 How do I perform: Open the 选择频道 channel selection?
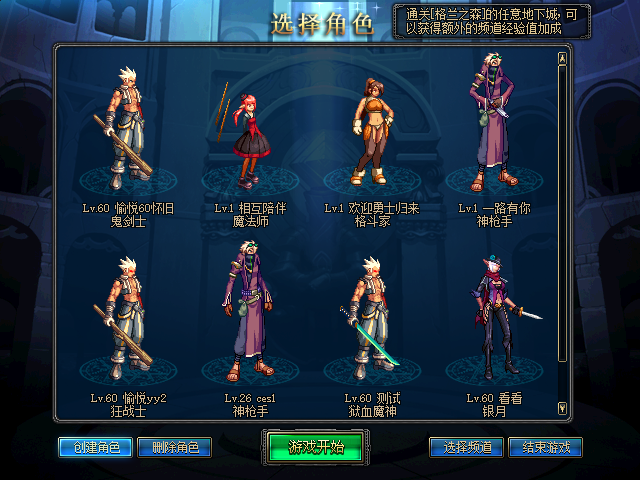pyautogui.click(x=466, y=447)
